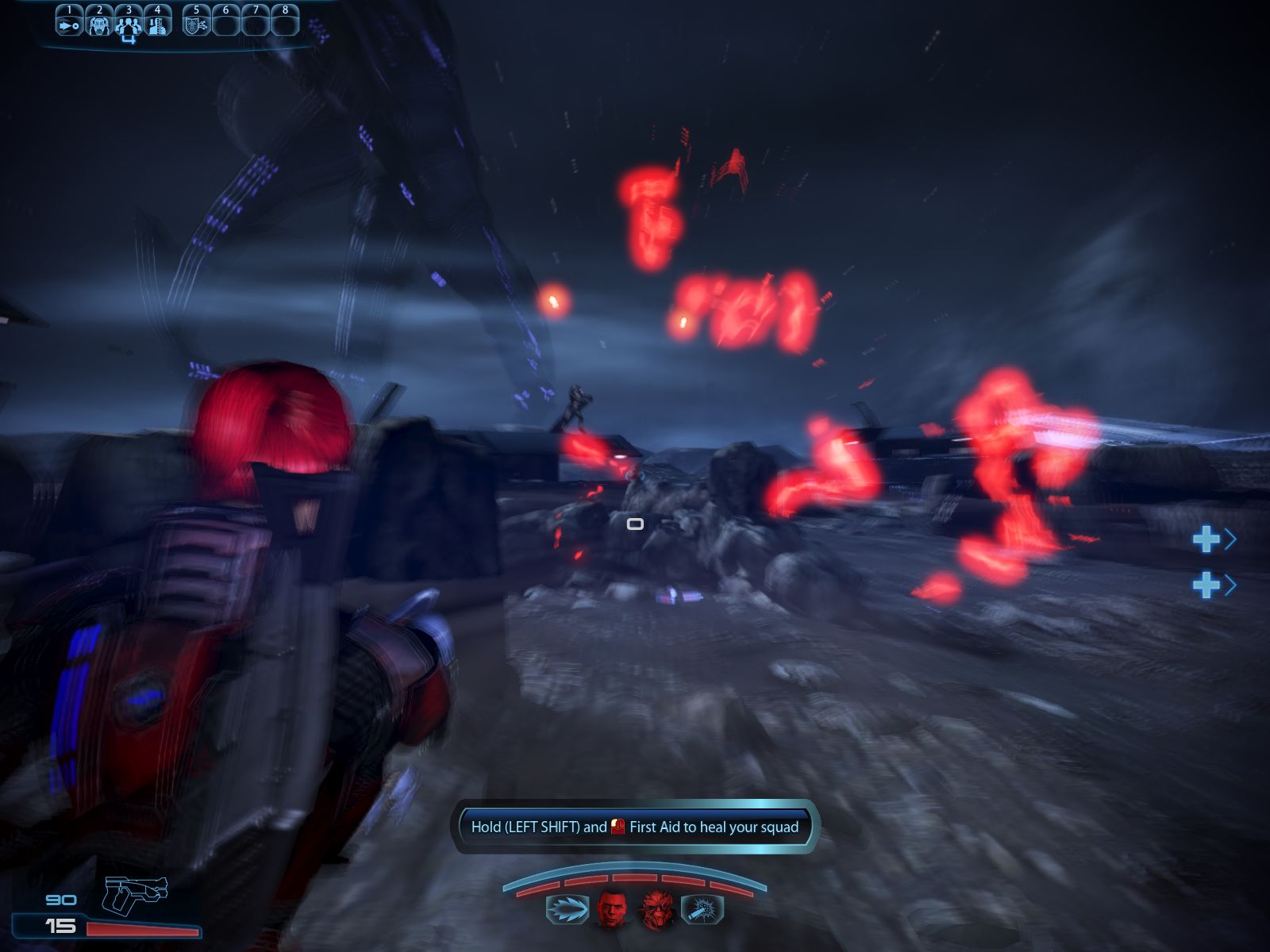Activate hotbar slot 1 arrow-and-target power
This screenshot has height=952, width=1270.
(69, 25)
